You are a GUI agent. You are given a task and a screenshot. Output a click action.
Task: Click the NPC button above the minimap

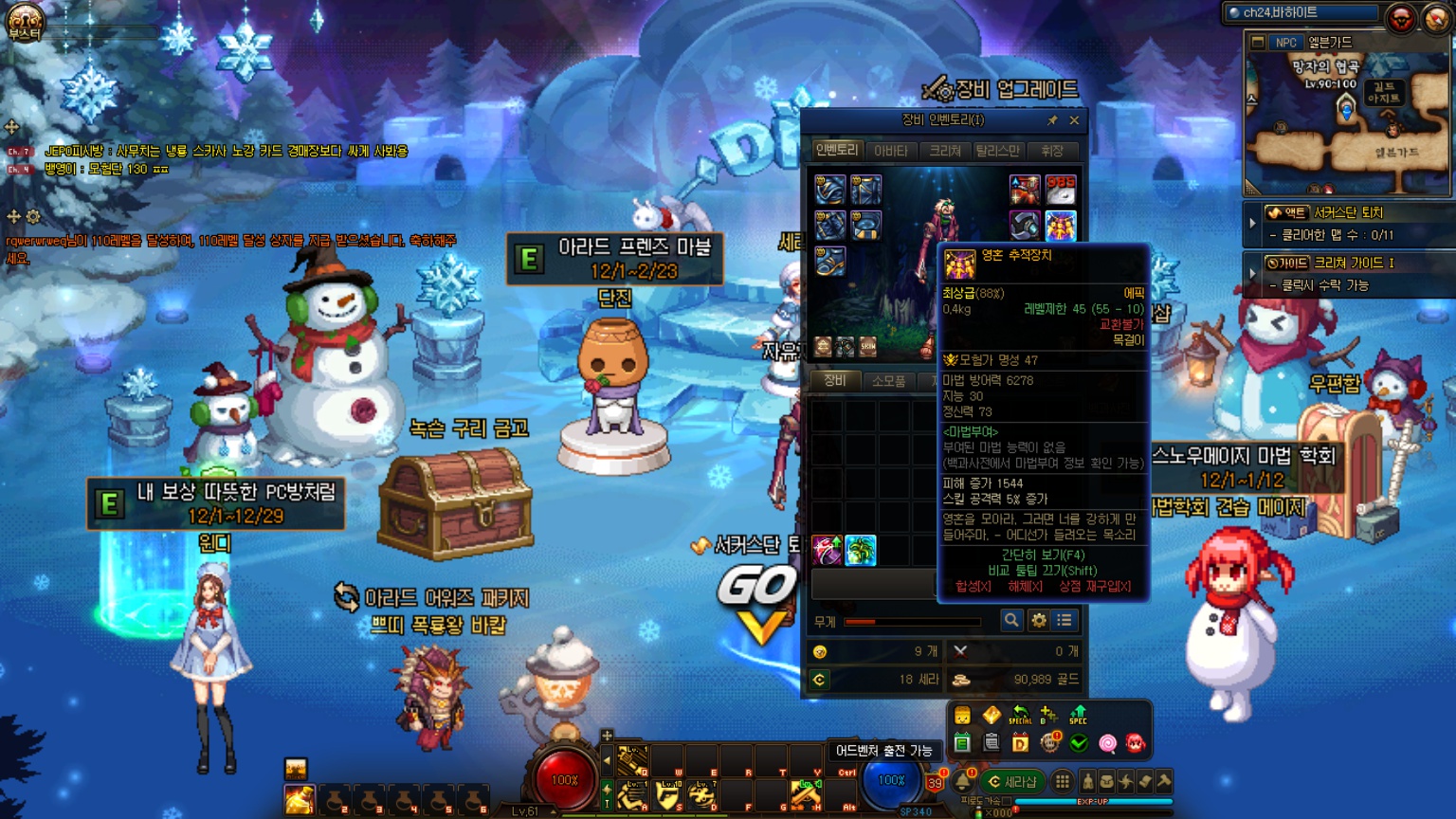[1285, 43]
